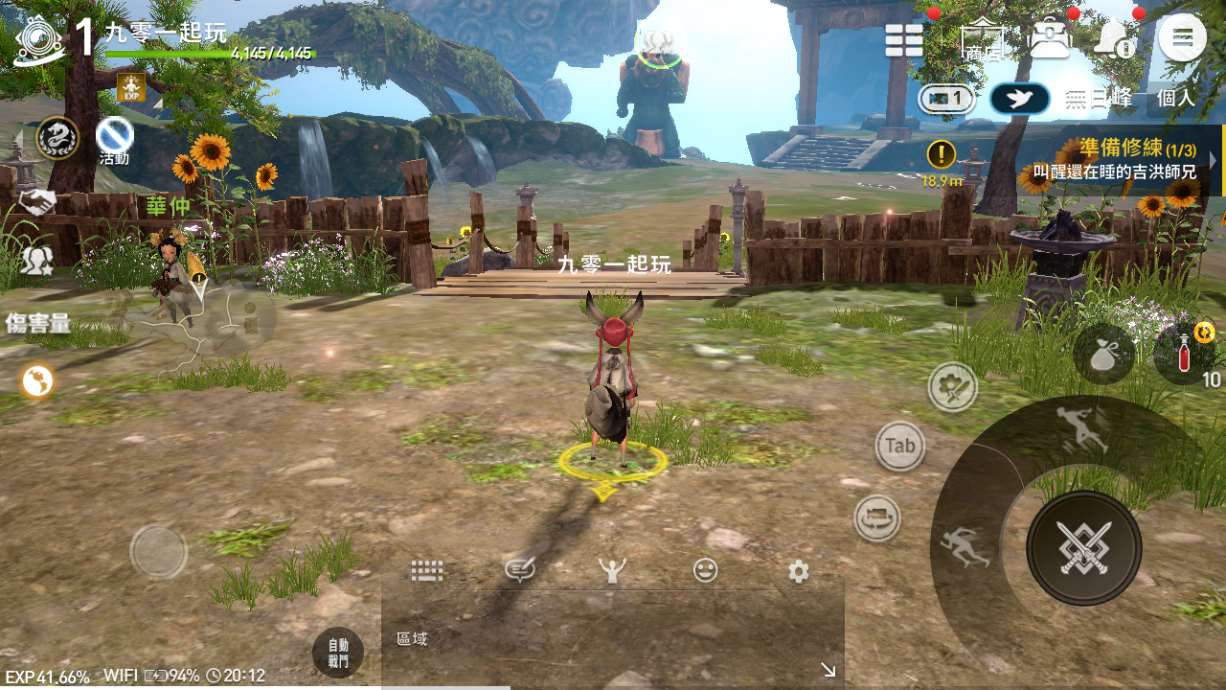The image size is (1226, 690).
Task: Toggle 自動戰鬥 auto battle
Action: pyautogui.click(x=337, y=653)
